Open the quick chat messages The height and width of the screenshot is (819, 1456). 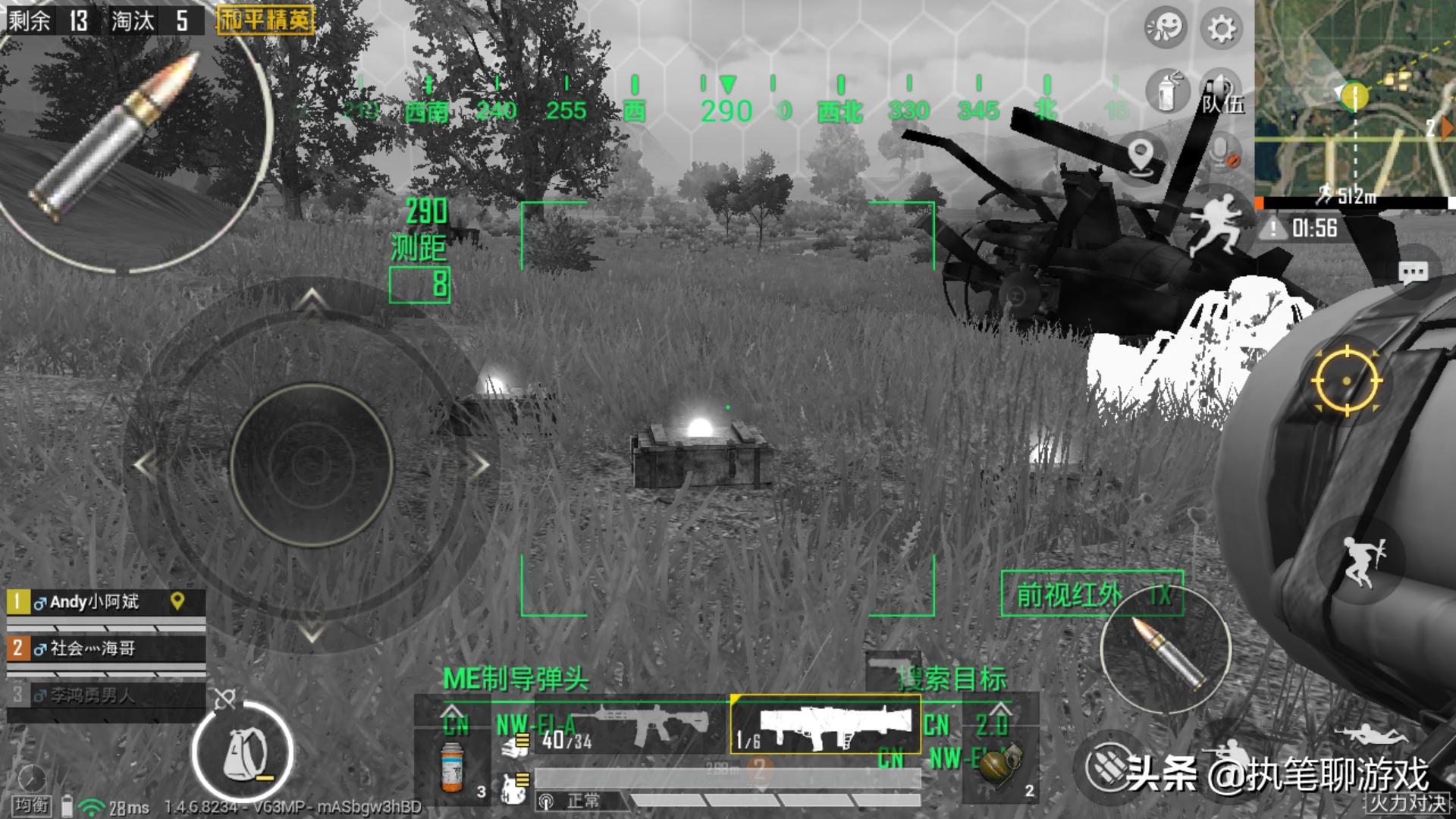tap(1413, 272)
